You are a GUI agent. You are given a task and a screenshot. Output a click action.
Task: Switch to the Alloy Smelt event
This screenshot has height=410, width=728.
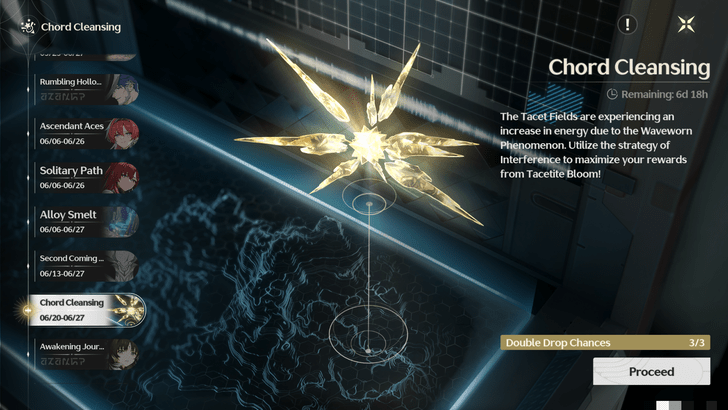click(x=86, y=220)
